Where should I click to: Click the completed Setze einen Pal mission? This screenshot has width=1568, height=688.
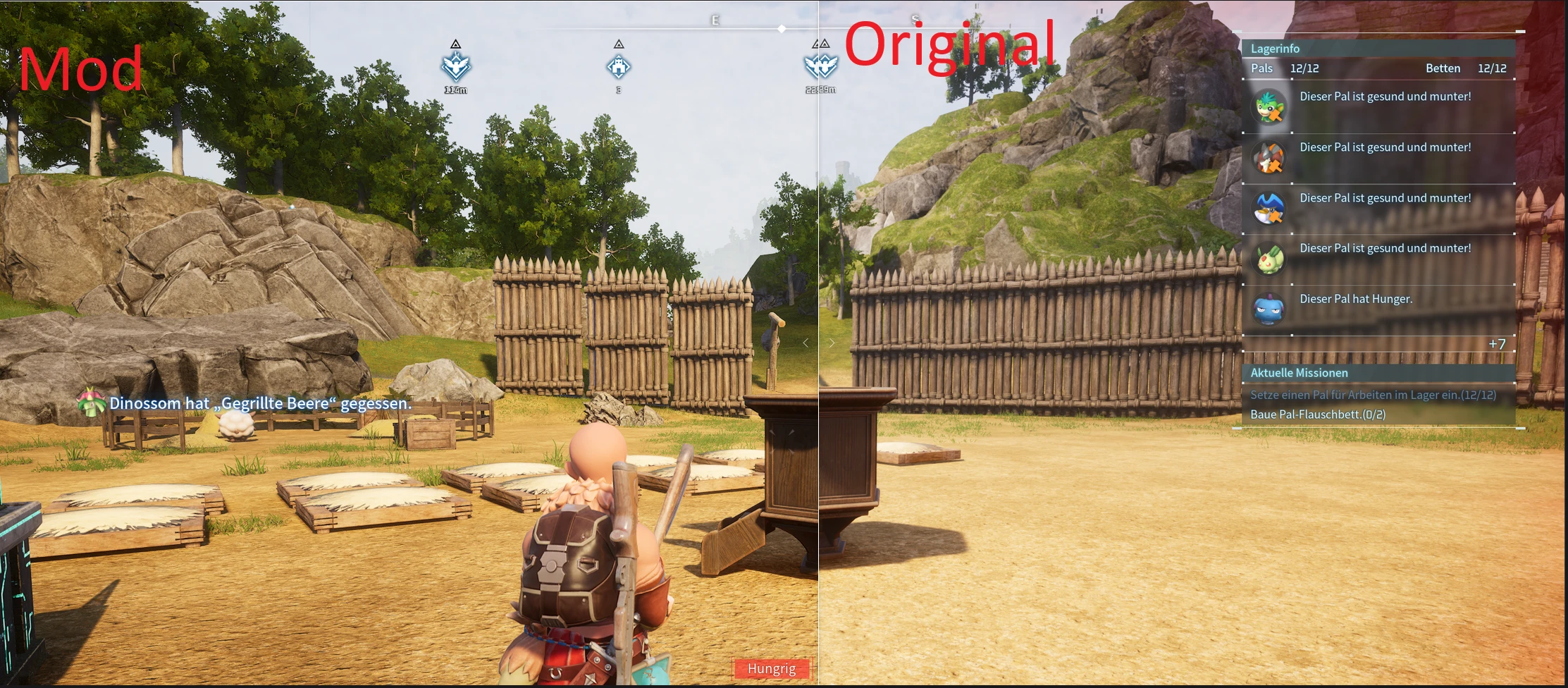point(1374,395)
